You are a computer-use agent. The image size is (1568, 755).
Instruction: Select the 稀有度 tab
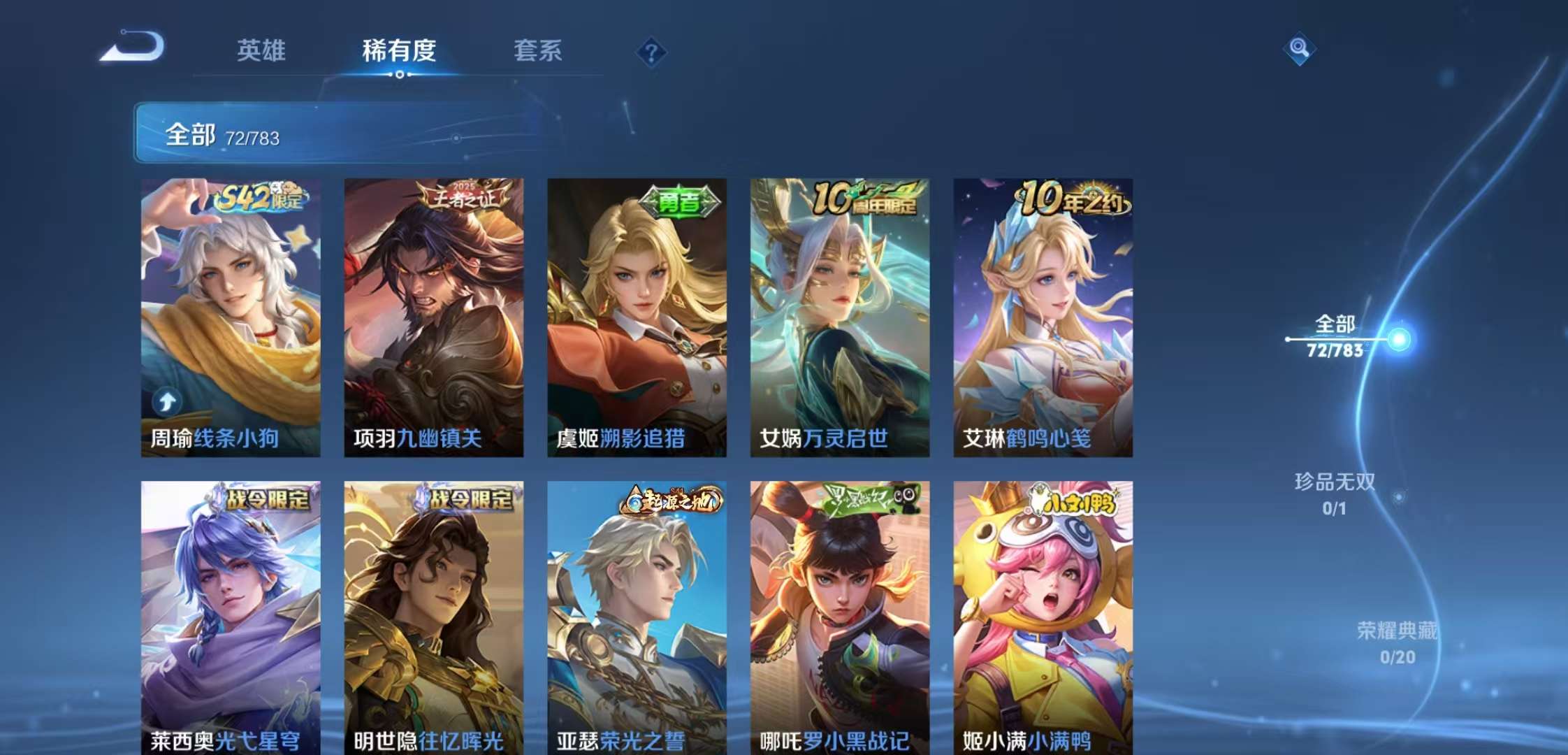[399, 51]
